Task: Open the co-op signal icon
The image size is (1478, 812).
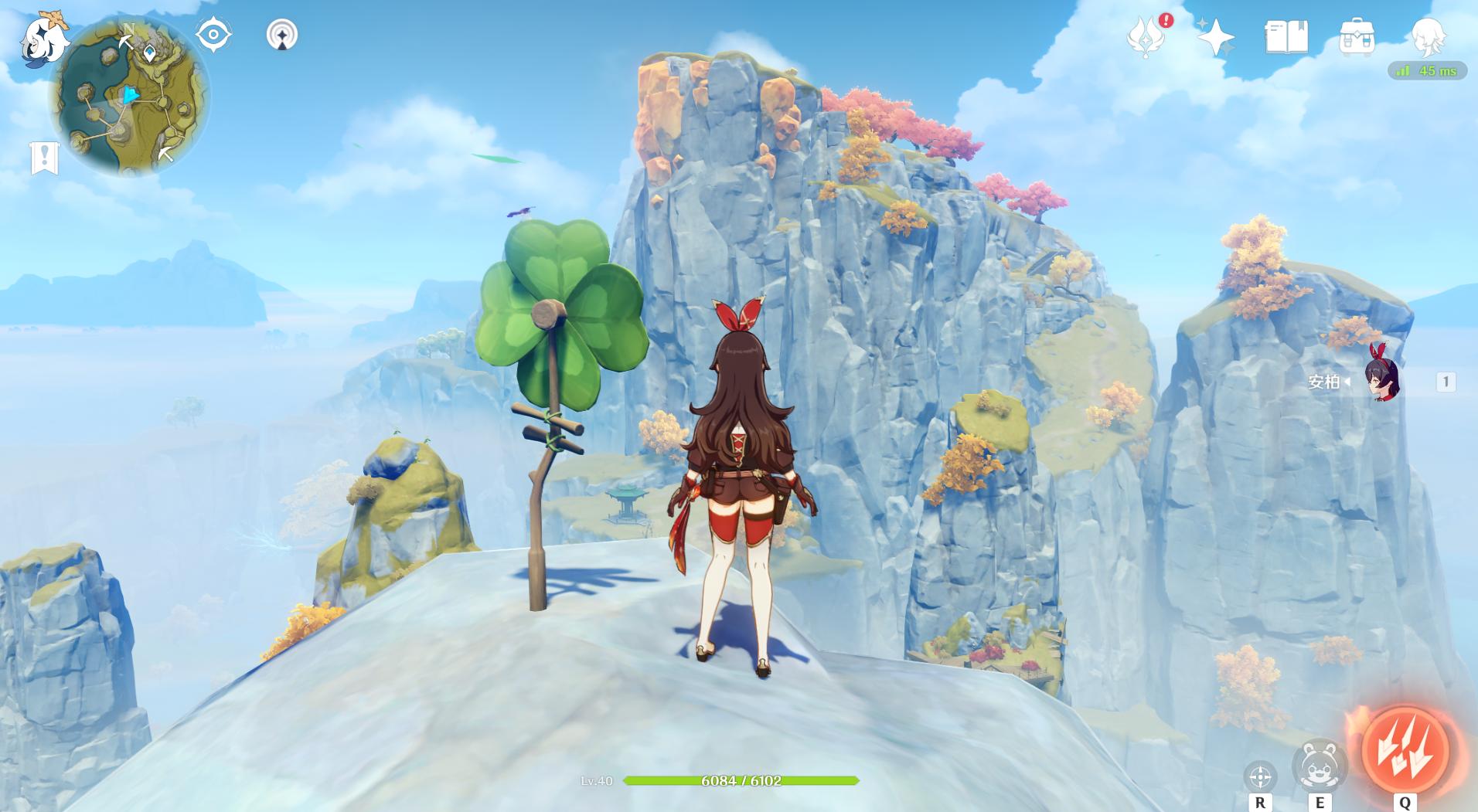Action: click(x=282, y=35)
